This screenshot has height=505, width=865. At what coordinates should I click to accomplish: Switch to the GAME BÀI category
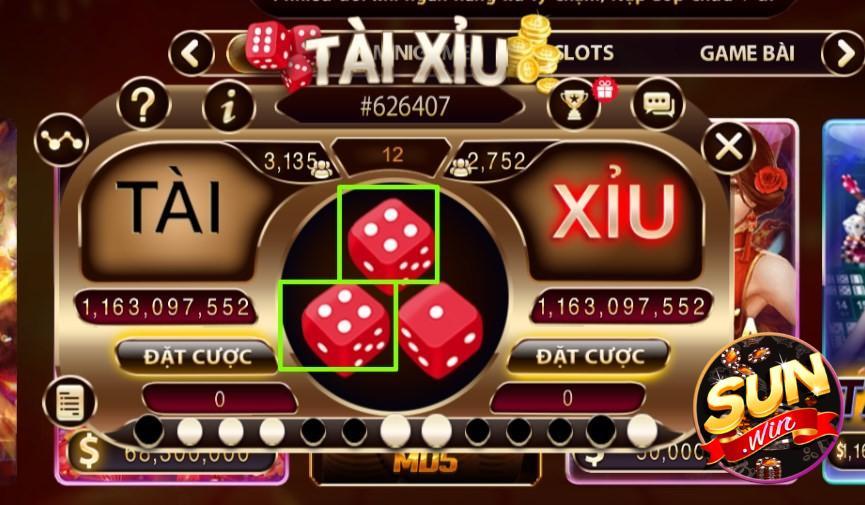[747, 53]
